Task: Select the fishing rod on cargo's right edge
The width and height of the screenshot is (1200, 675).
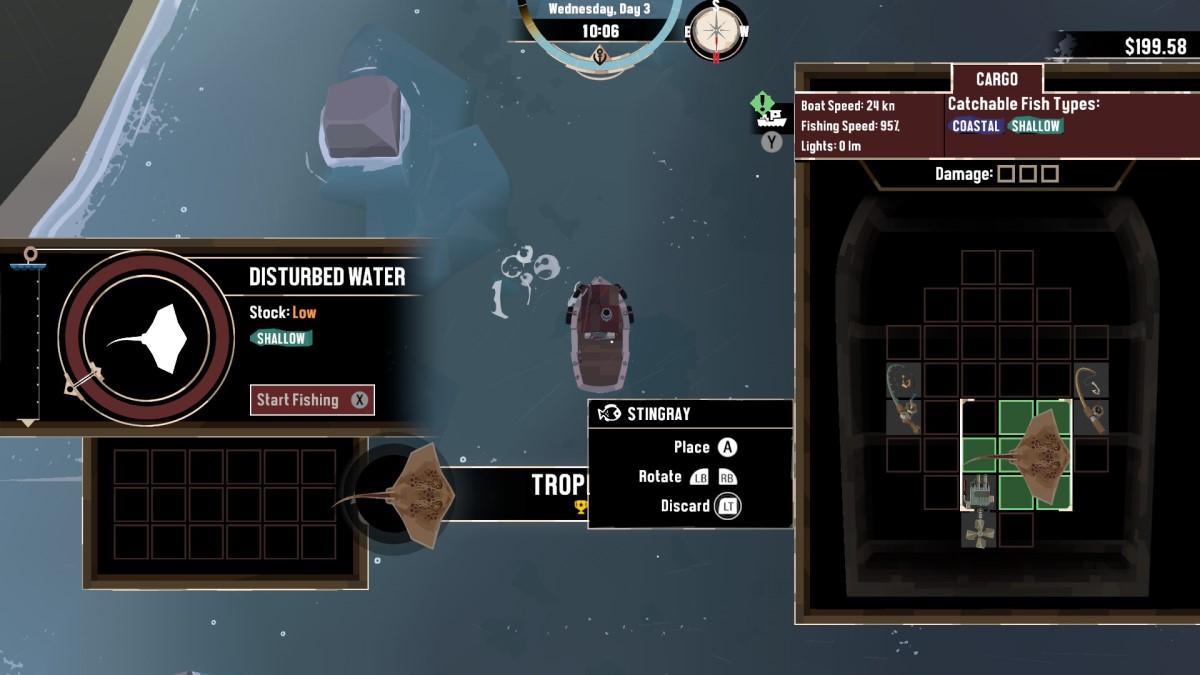Action: coord(1089,397)
